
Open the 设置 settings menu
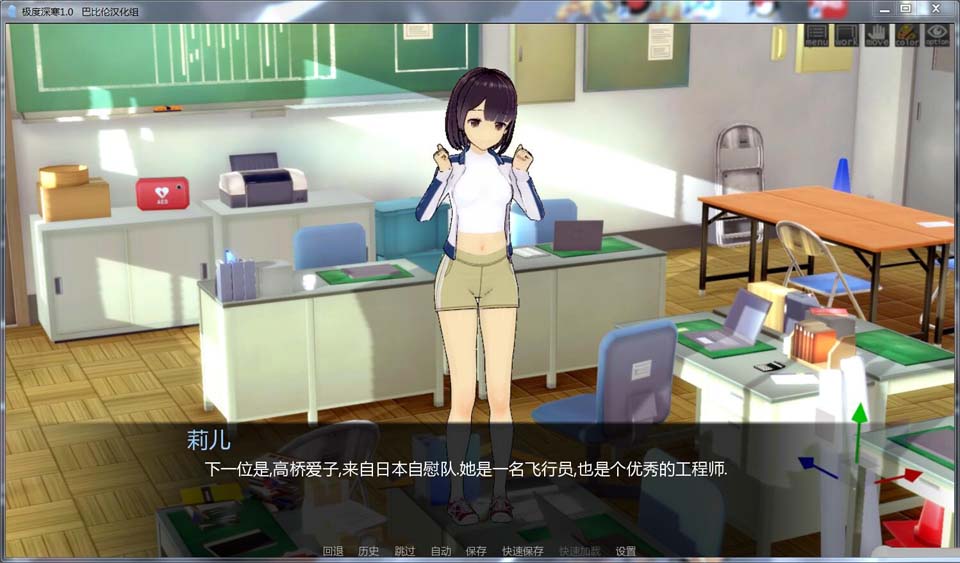(x=626, y=551)
